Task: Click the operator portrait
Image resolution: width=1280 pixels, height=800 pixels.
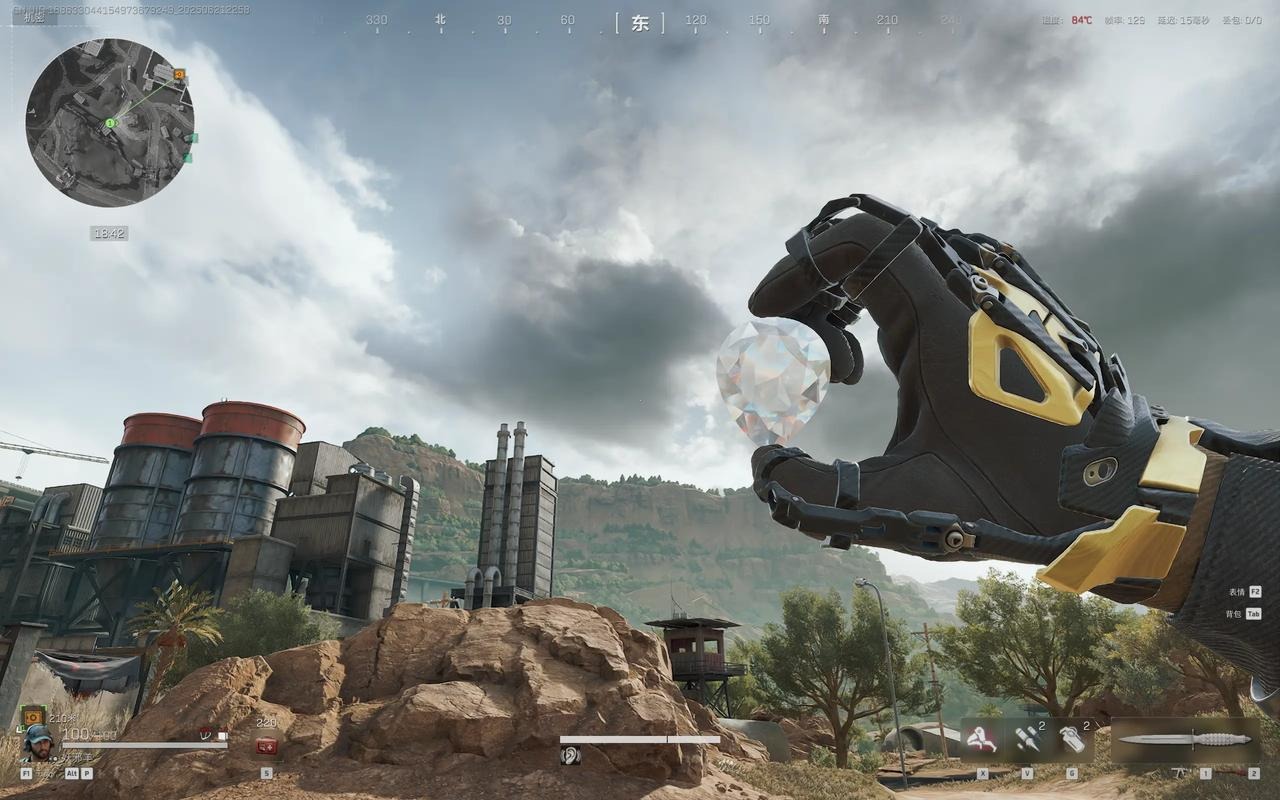Action: click(x=39, y=743)
